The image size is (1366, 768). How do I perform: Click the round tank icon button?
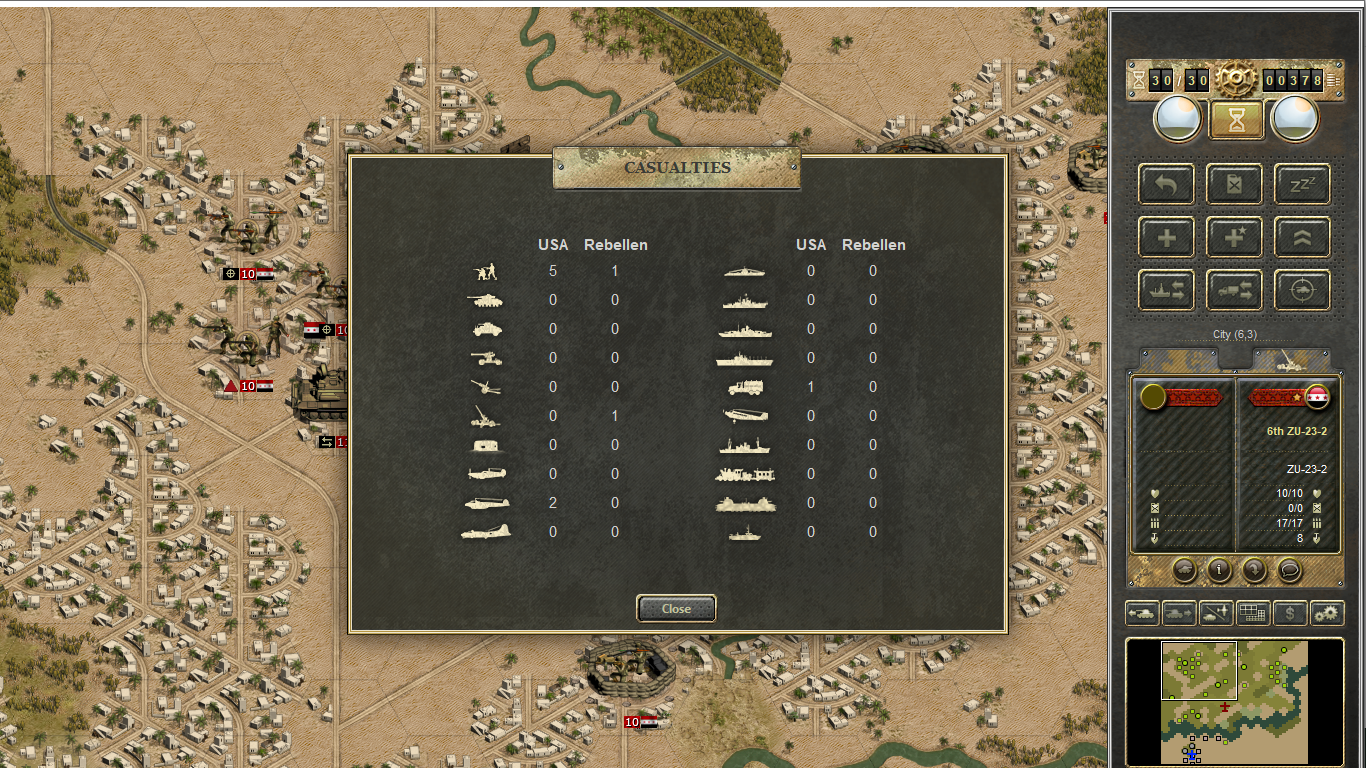[x=1184, y=570]
